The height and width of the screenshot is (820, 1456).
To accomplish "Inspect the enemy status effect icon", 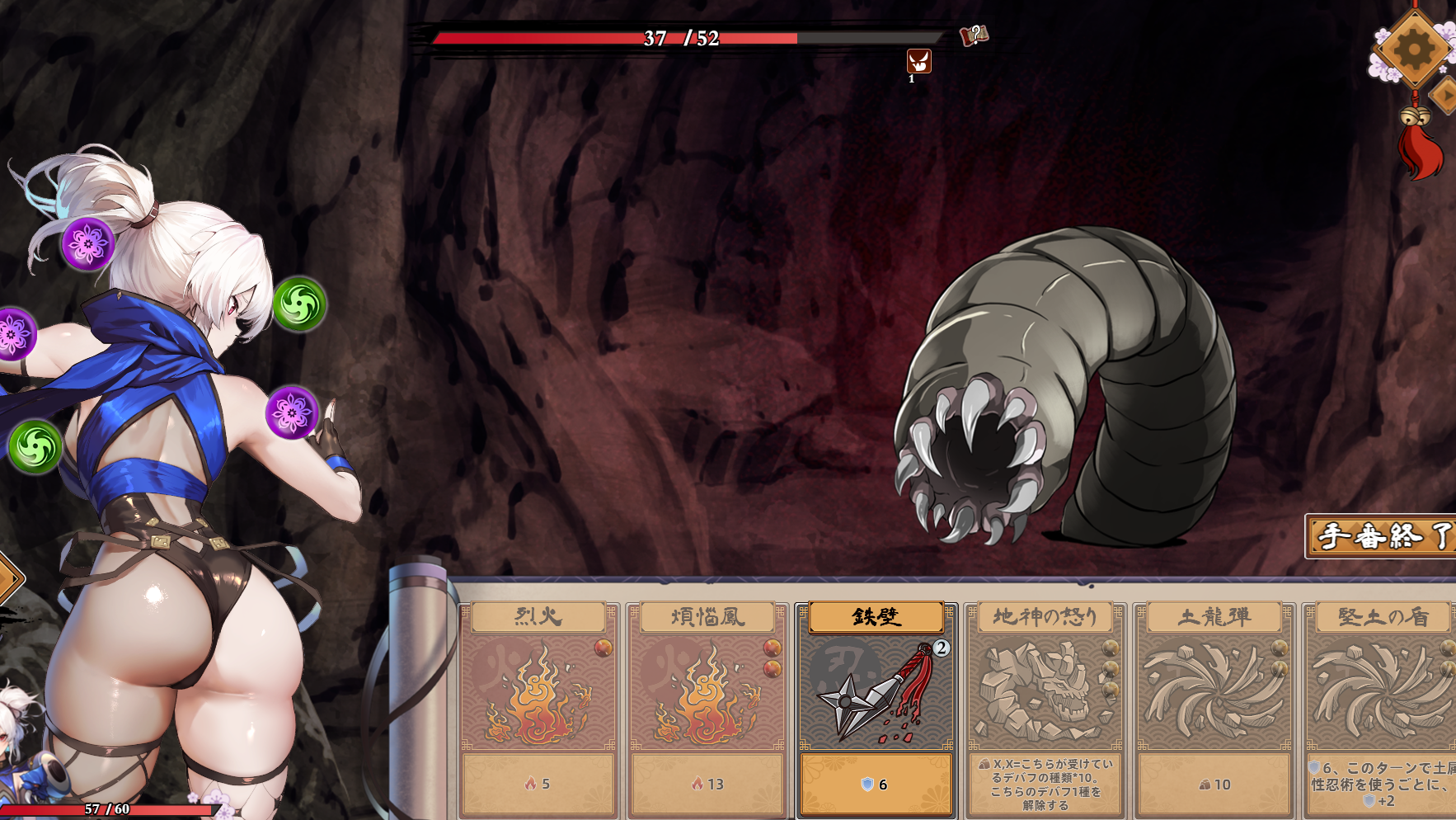I will tap(918, 61).
